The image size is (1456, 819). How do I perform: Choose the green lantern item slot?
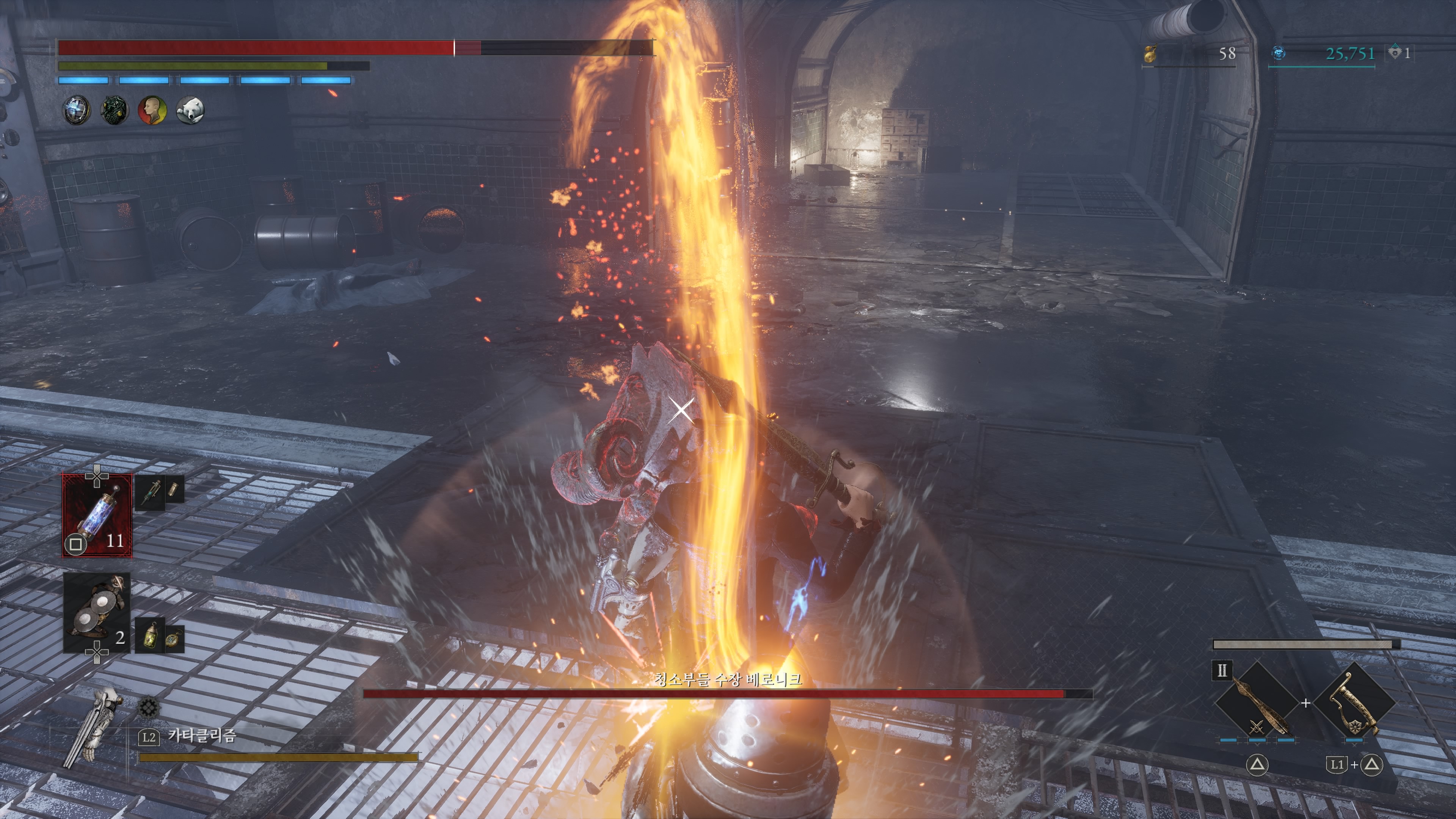click(151, 636)
